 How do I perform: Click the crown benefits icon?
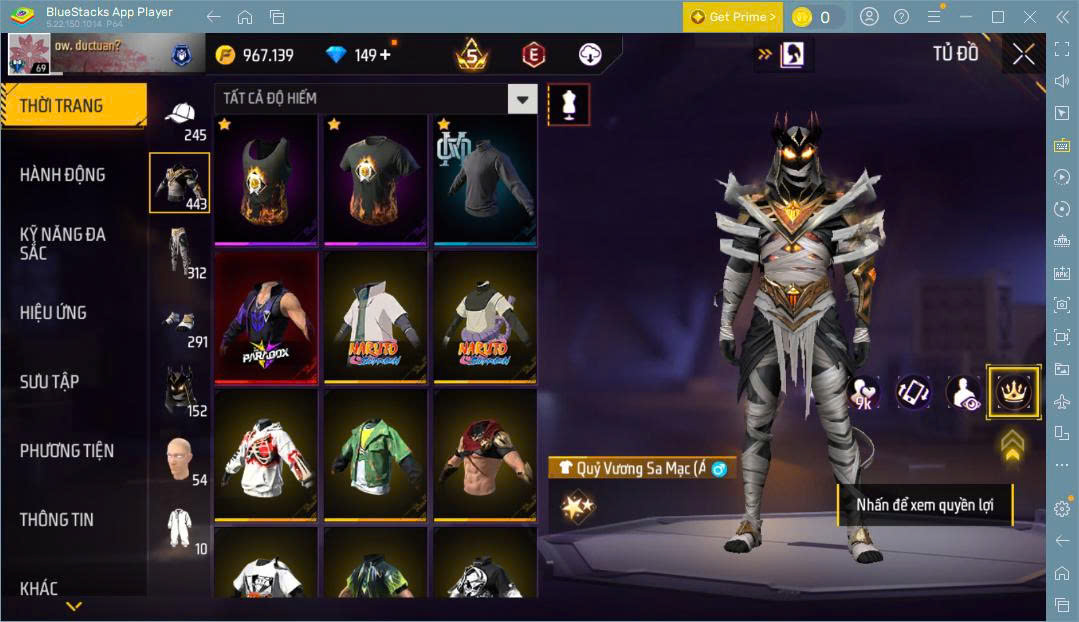(x=1013, y=391)
